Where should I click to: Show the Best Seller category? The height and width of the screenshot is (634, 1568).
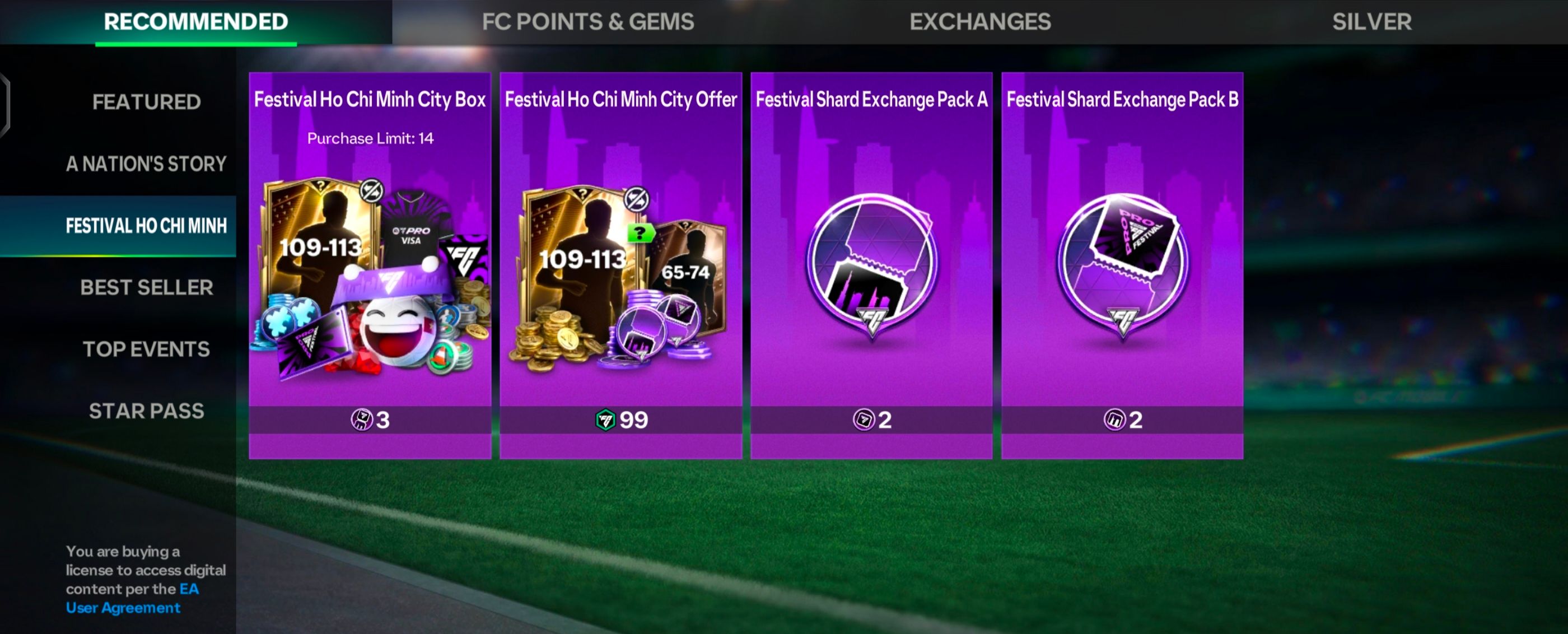coord(146,287)
